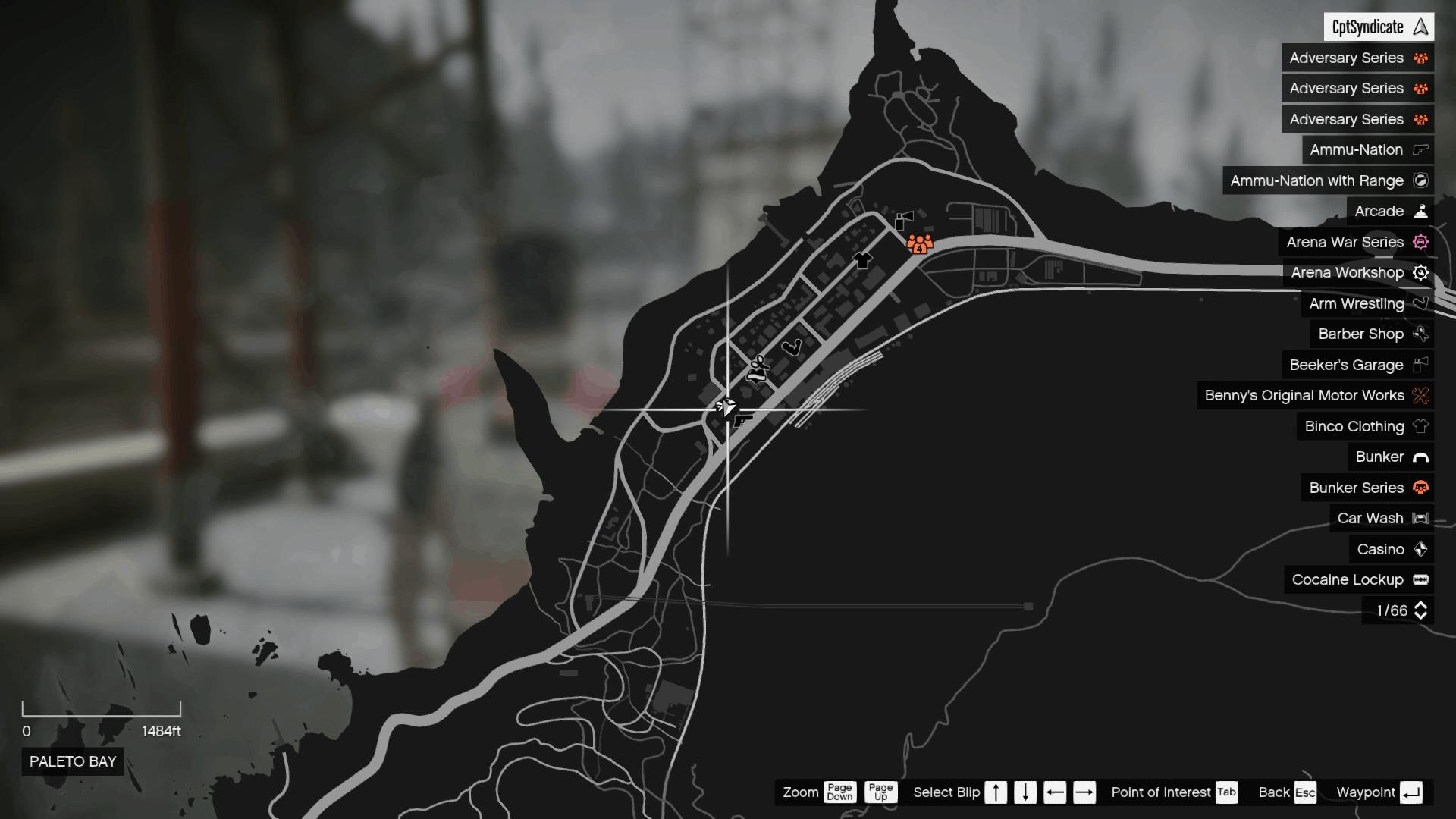Click the Select Blip right arrow control
Image resolution: width=1456 pixels, height=819 pixels.
[x=1084, y=792]
